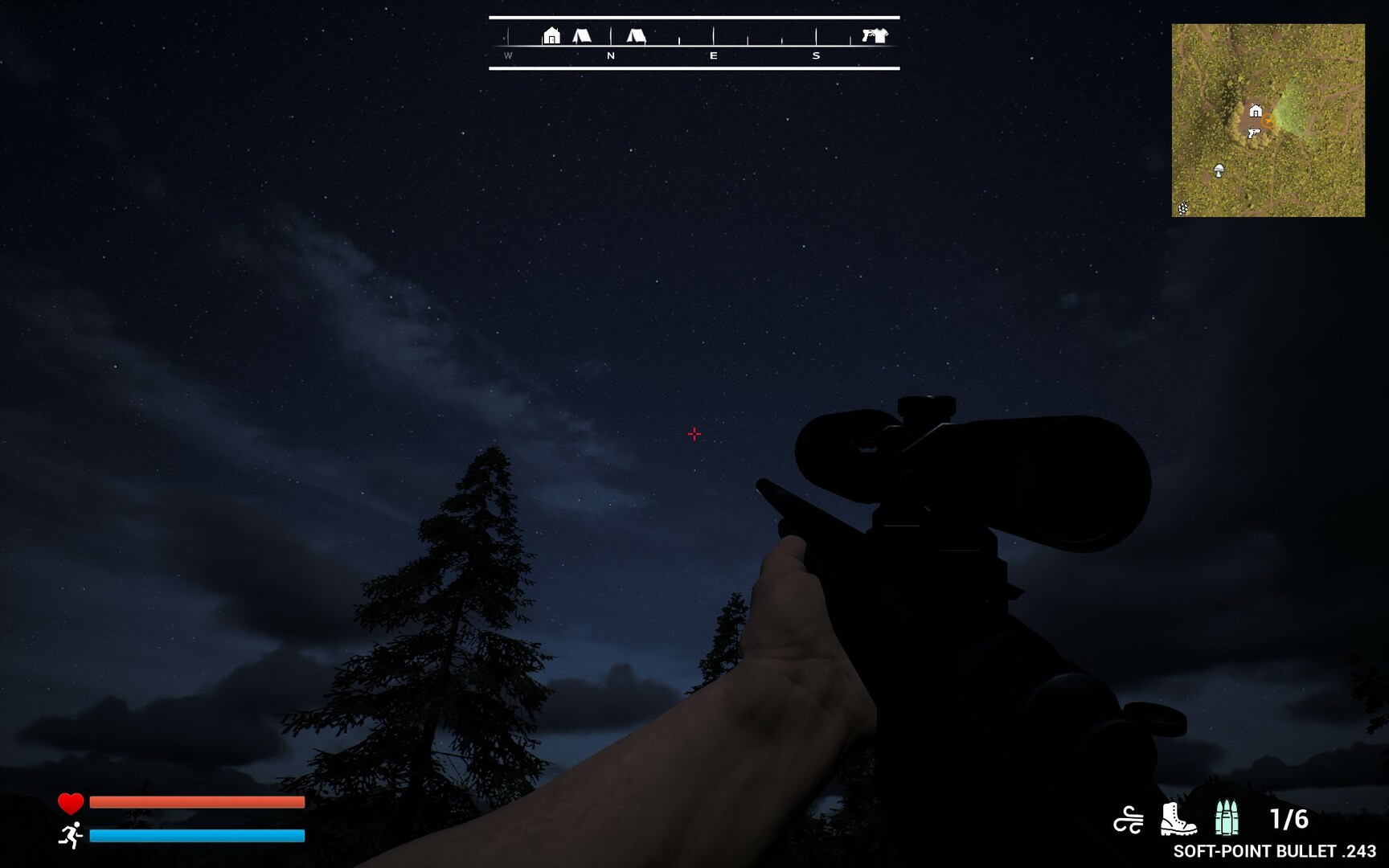Select the first tent icon on the compass
The width and height of the screenshot is (1389, 868).
(x=584, y=35)
